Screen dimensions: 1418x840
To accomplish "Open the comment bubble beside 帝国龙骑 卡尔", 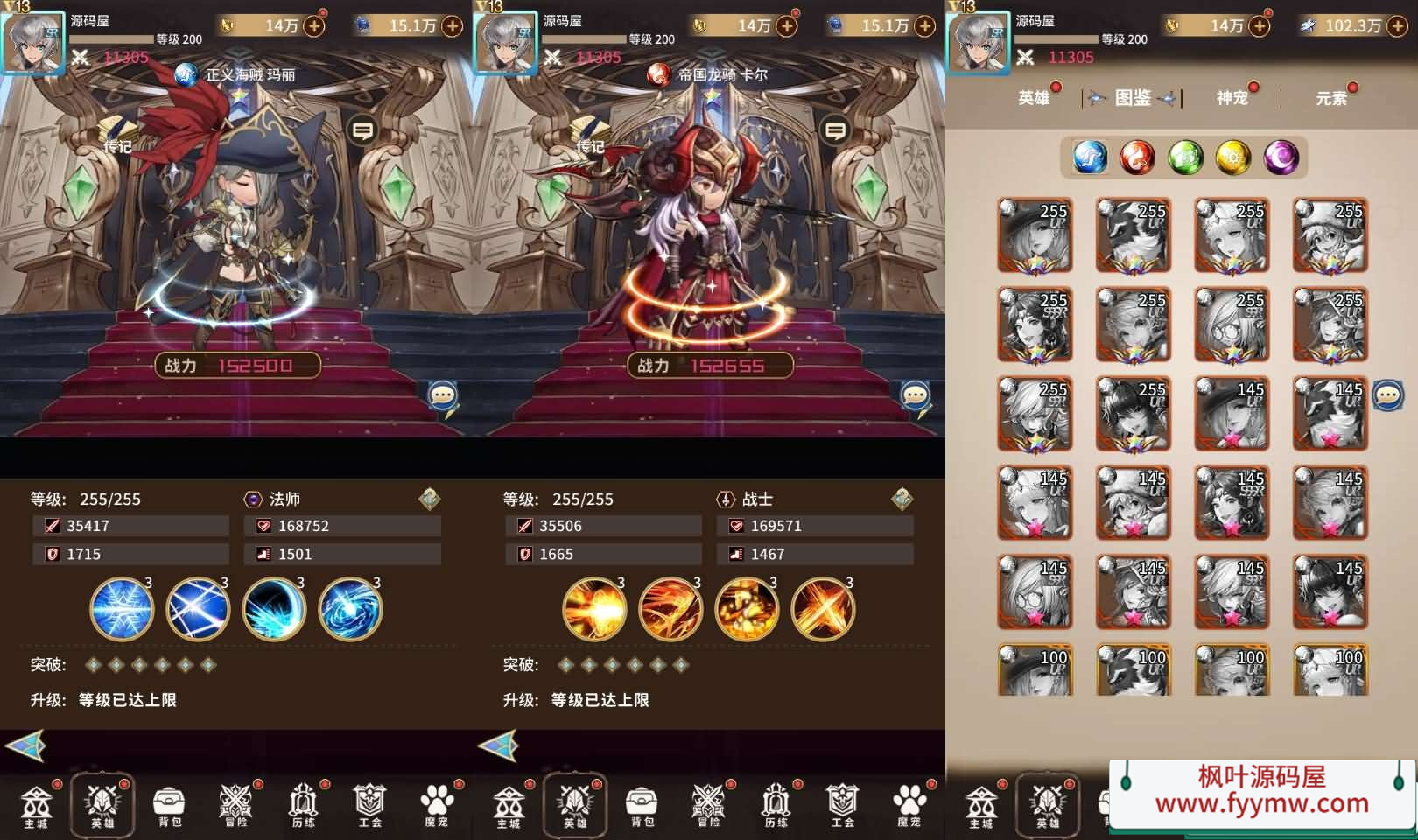I will pos(835,131).
